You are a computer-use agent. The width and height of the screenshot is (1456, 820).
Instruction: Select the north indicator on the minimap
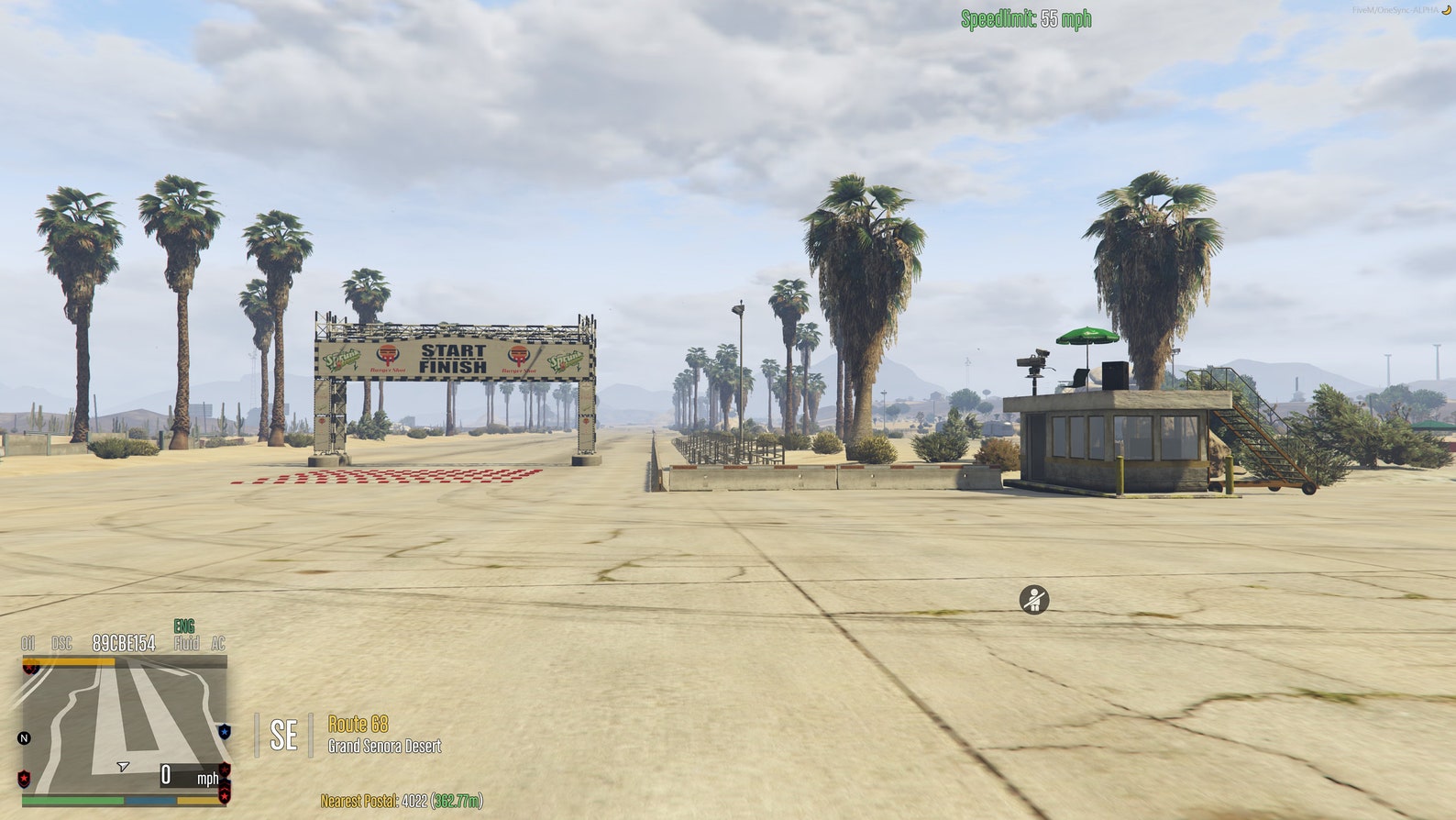(x=25, y=737)
